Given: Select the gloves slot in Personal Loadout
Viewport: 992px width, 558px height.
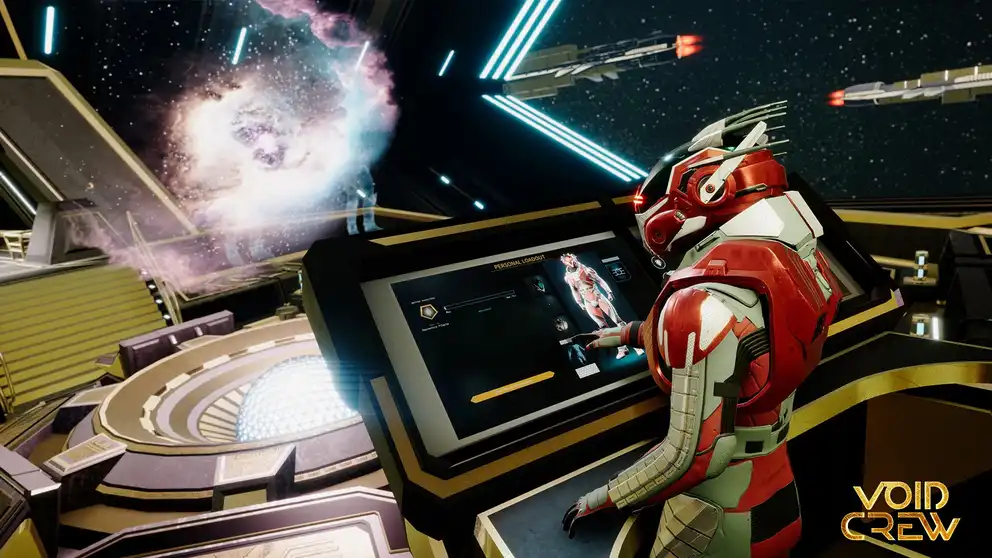Looking at the screenshot, I should [x=578, y=352].
